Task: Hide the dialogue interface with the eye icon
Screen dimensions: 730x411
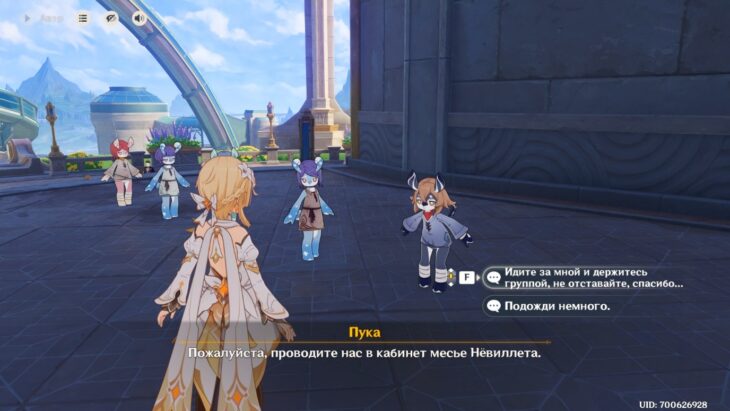Action: [111, 18]
